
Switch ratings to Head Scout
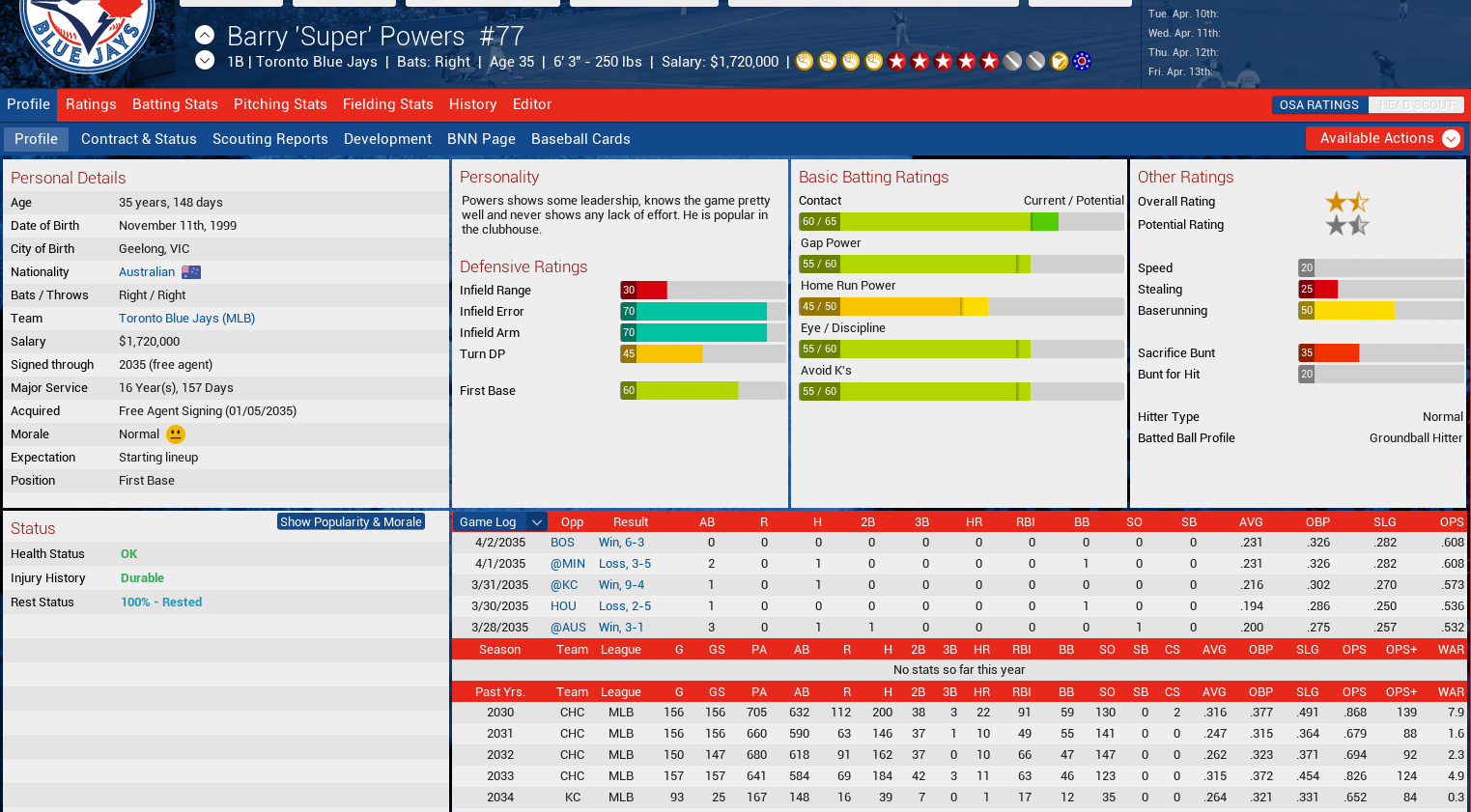pyautogui.click(x=1416, y=105)
